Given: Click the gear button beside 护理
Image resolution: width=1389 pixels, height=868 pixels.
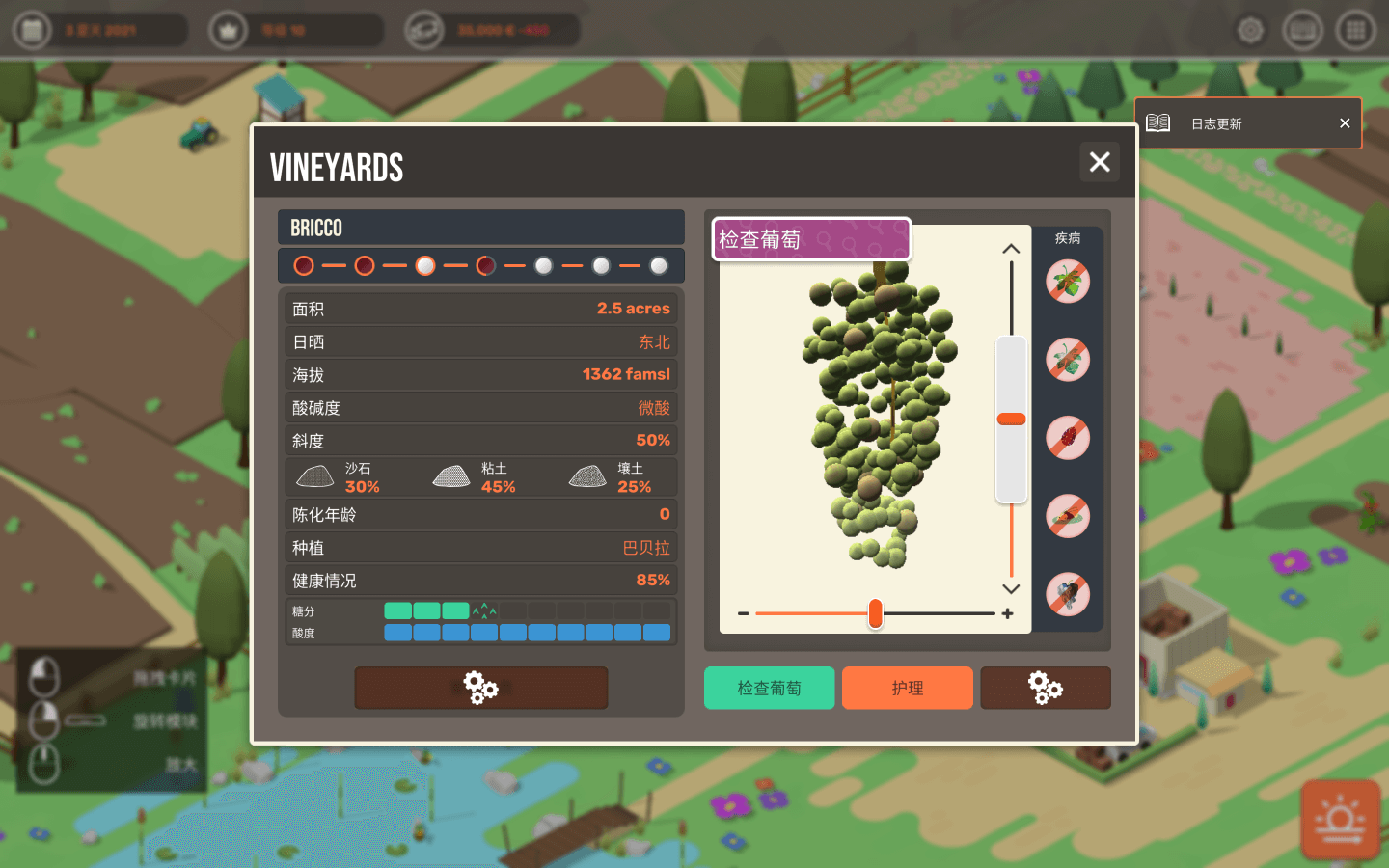Looking at the screenshot, I should pos(1046,688).
